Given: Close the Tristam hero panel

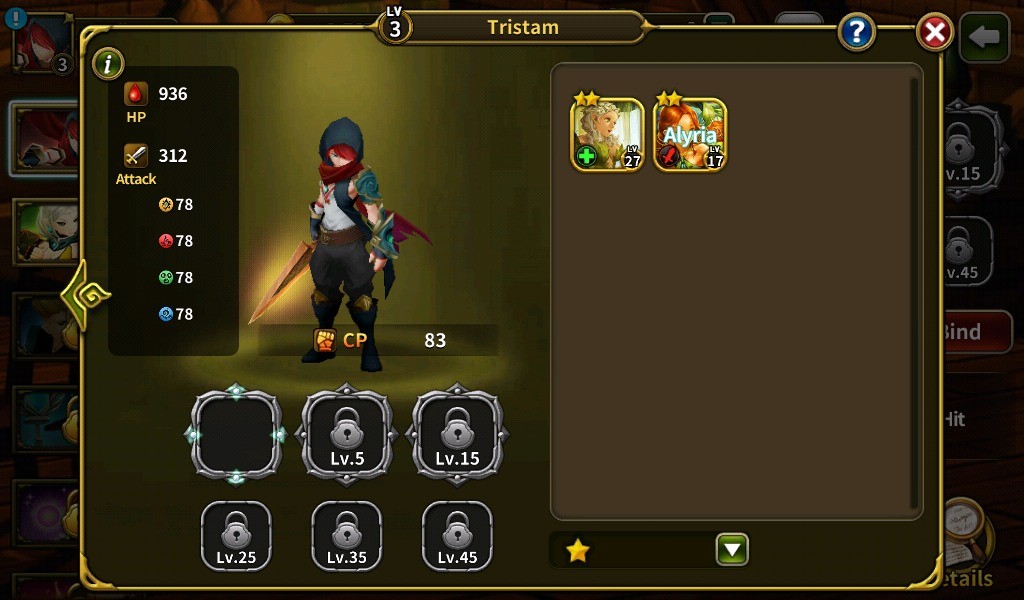Looking at the screenshot, I should (934, 33).
